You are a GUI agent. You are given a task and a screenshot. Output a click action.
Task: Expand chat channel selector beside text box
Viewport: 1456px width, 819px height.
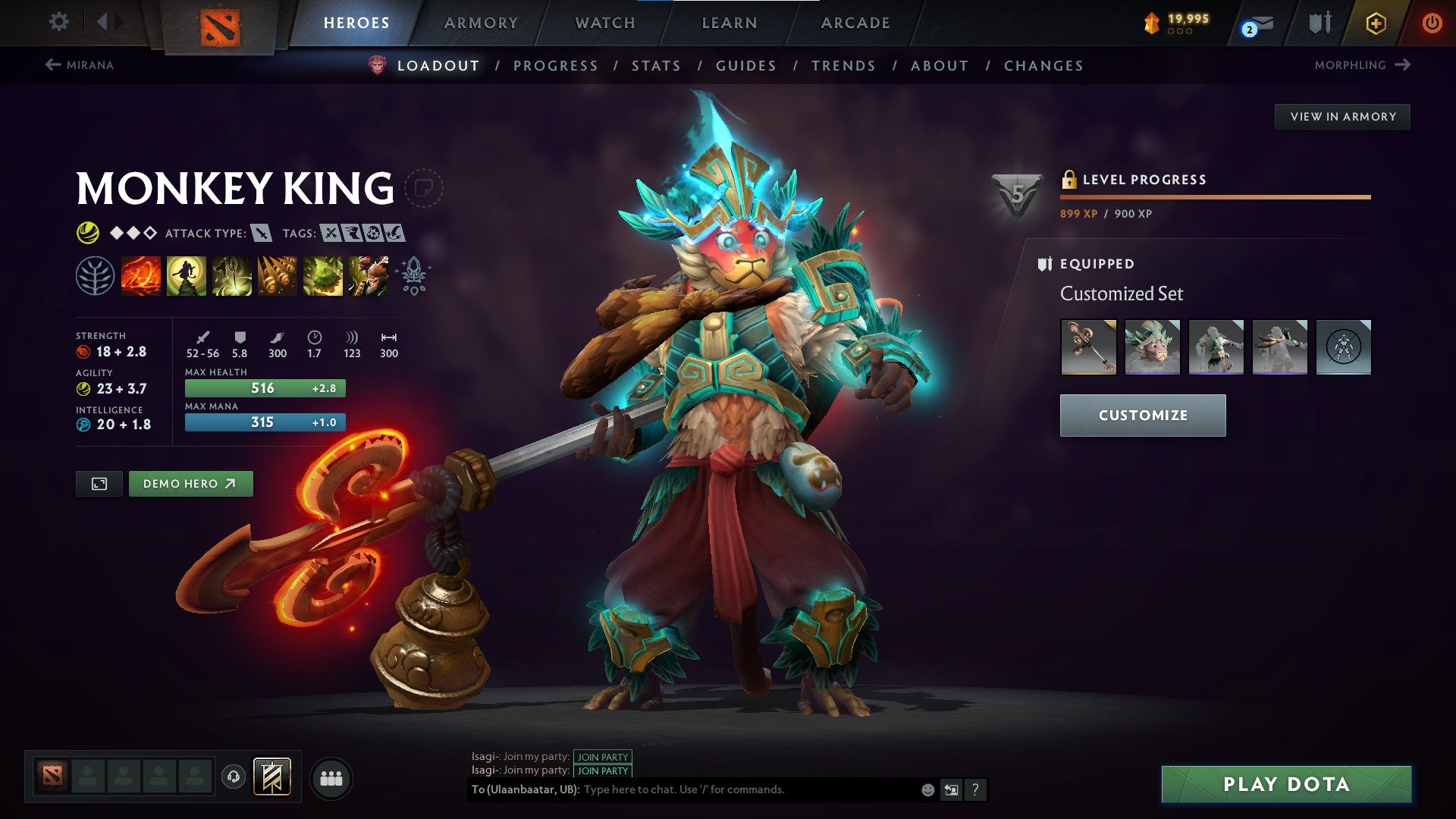pos(952,789)
